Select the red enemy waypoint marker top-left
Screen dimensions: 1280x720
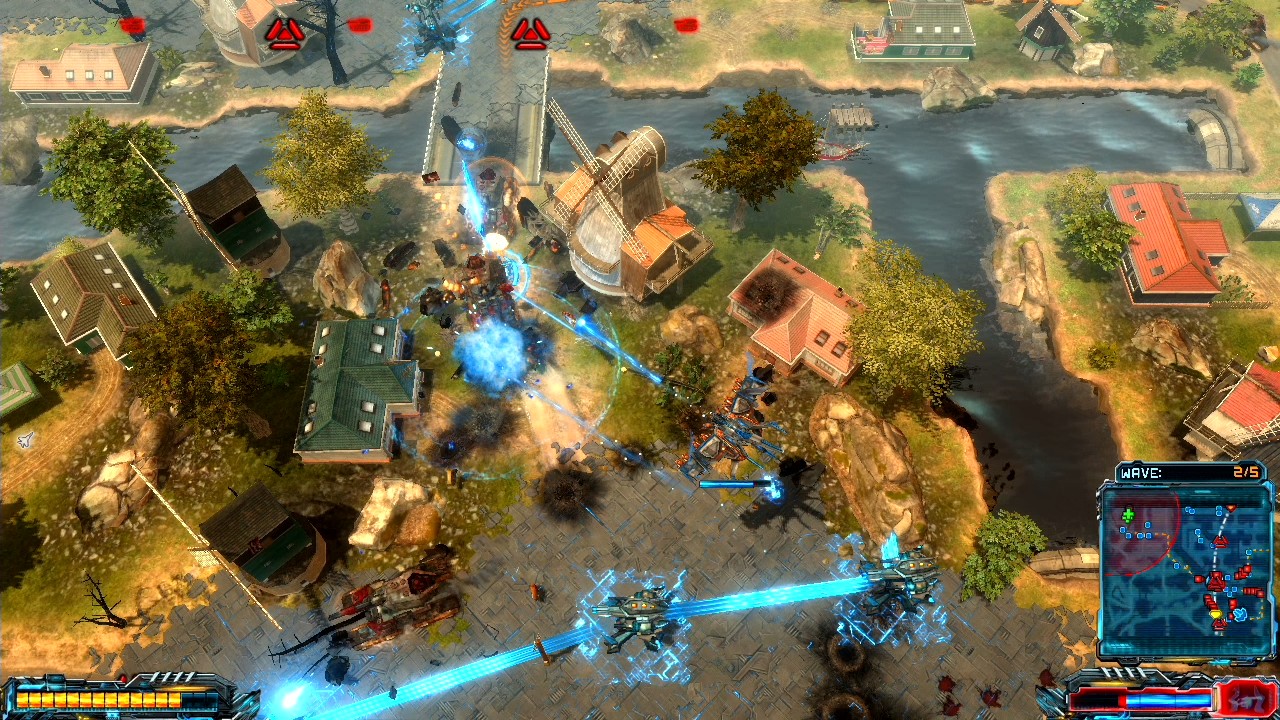tap(285, 31)
